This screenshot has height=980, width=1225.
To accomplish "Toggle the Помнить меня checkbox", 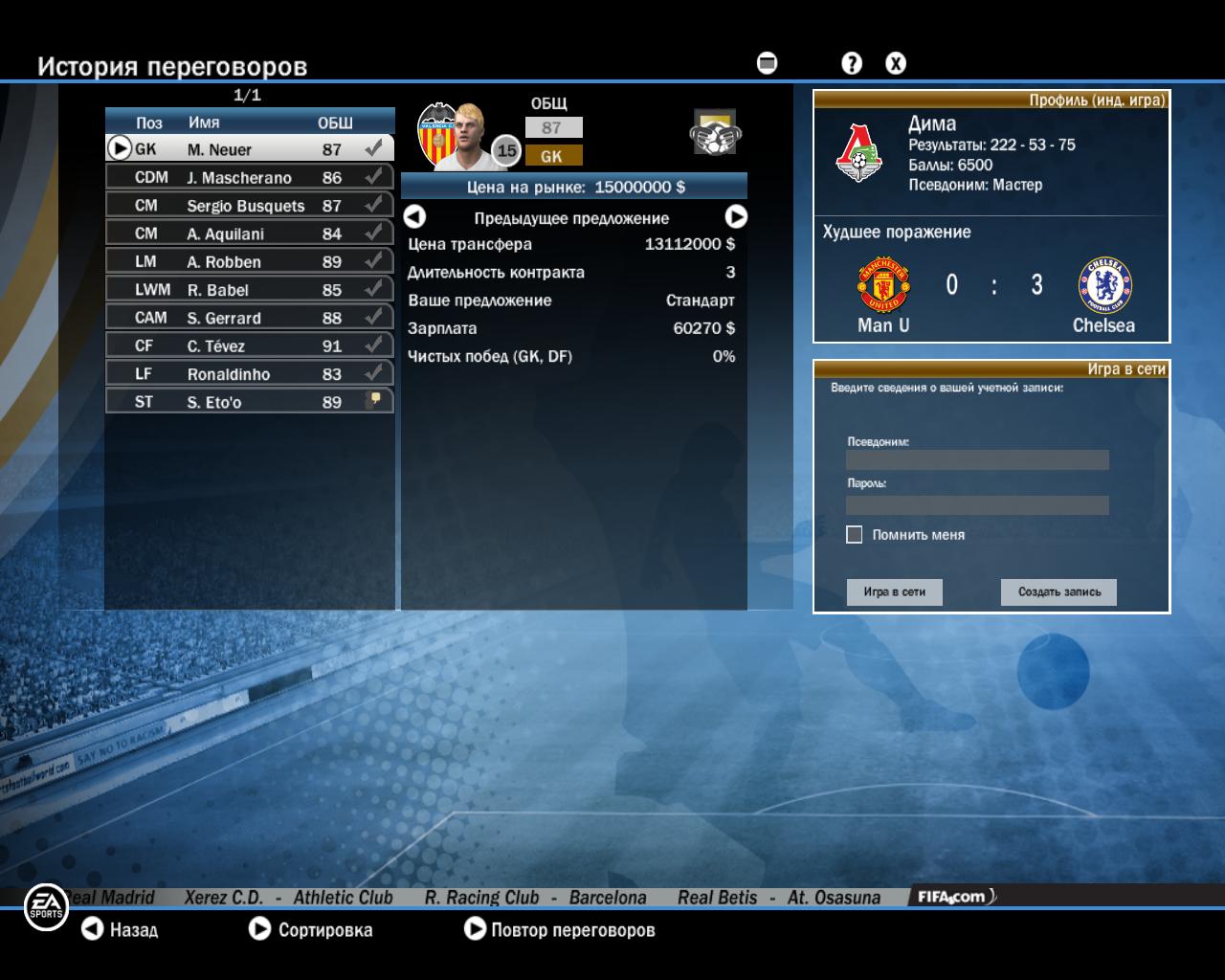I will [855, 535].
